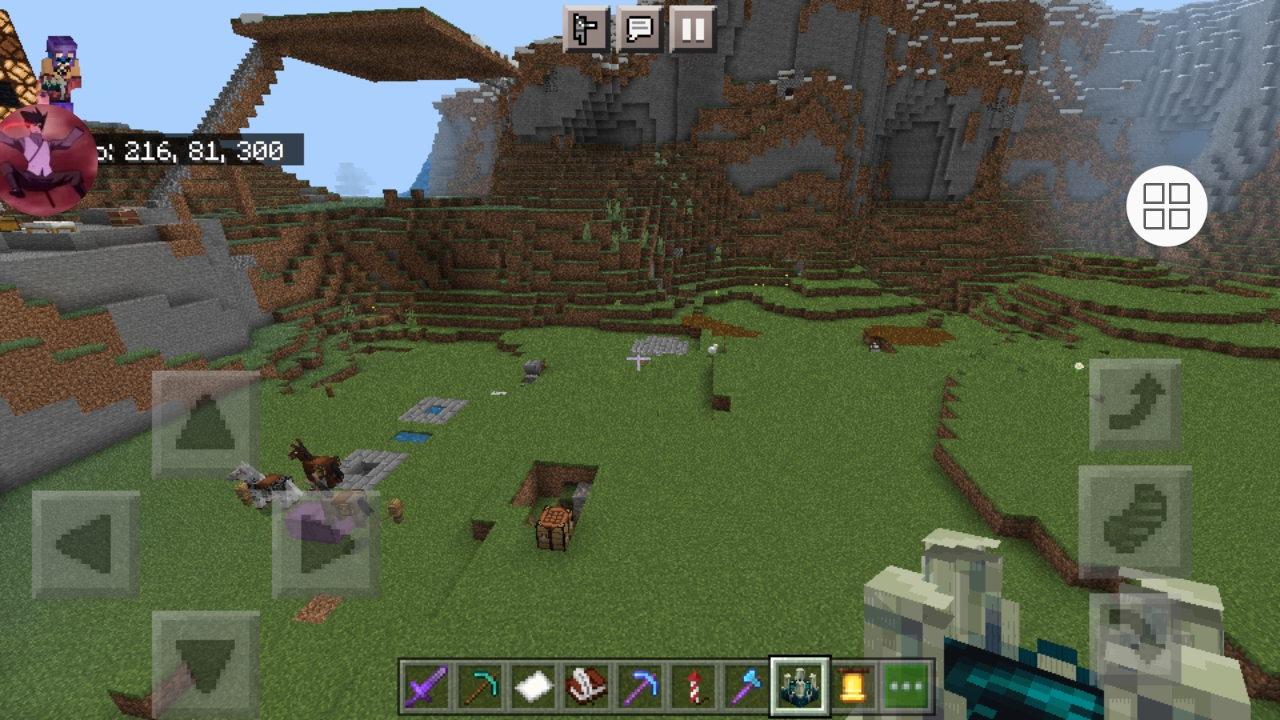Viewport: 1280px width, 720px height.
Task: Open the white four-squares overlay button
Action: [1167, 207]
